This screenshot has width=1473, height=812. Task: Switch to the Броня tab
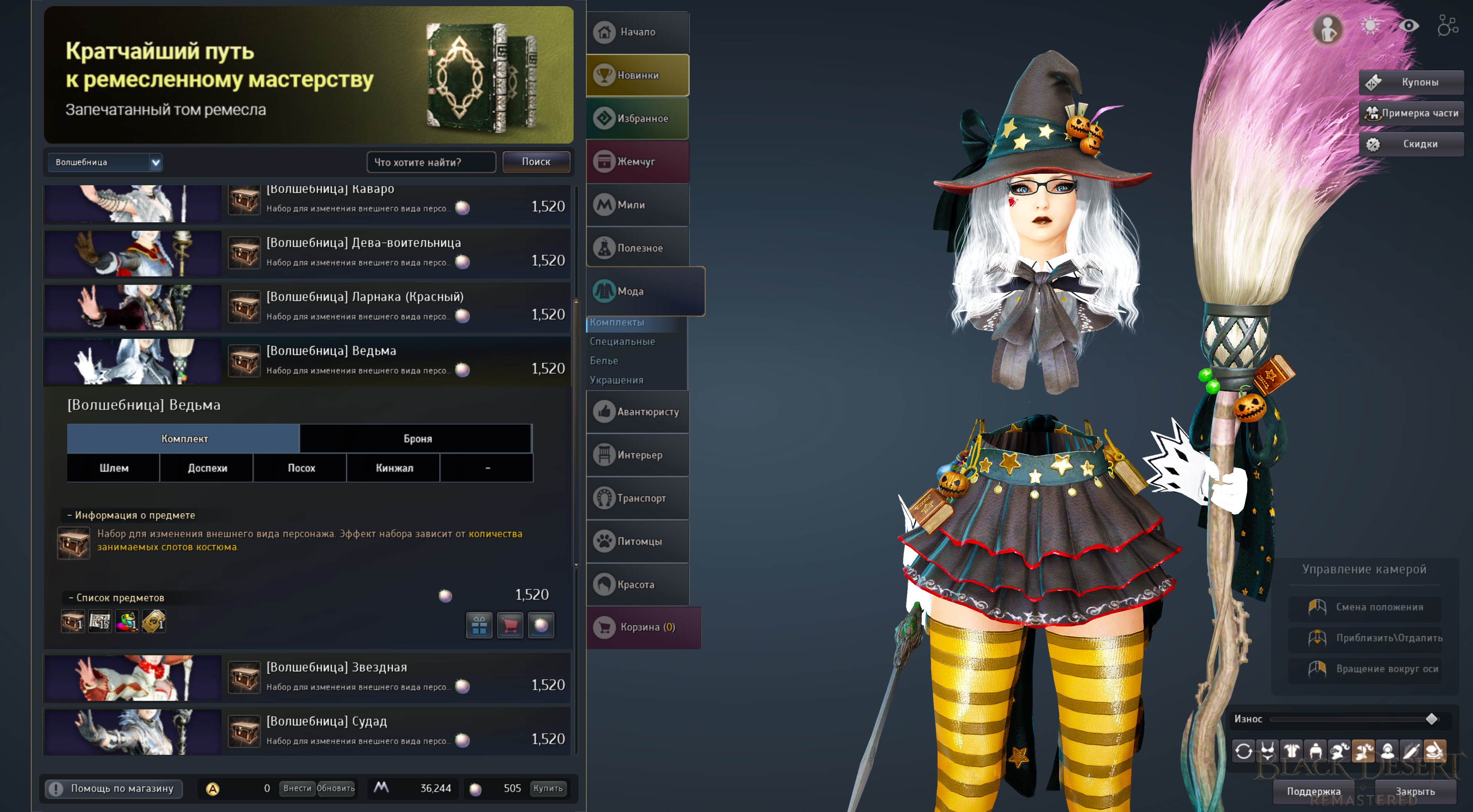pyautogui.click(x=417, y=438)
